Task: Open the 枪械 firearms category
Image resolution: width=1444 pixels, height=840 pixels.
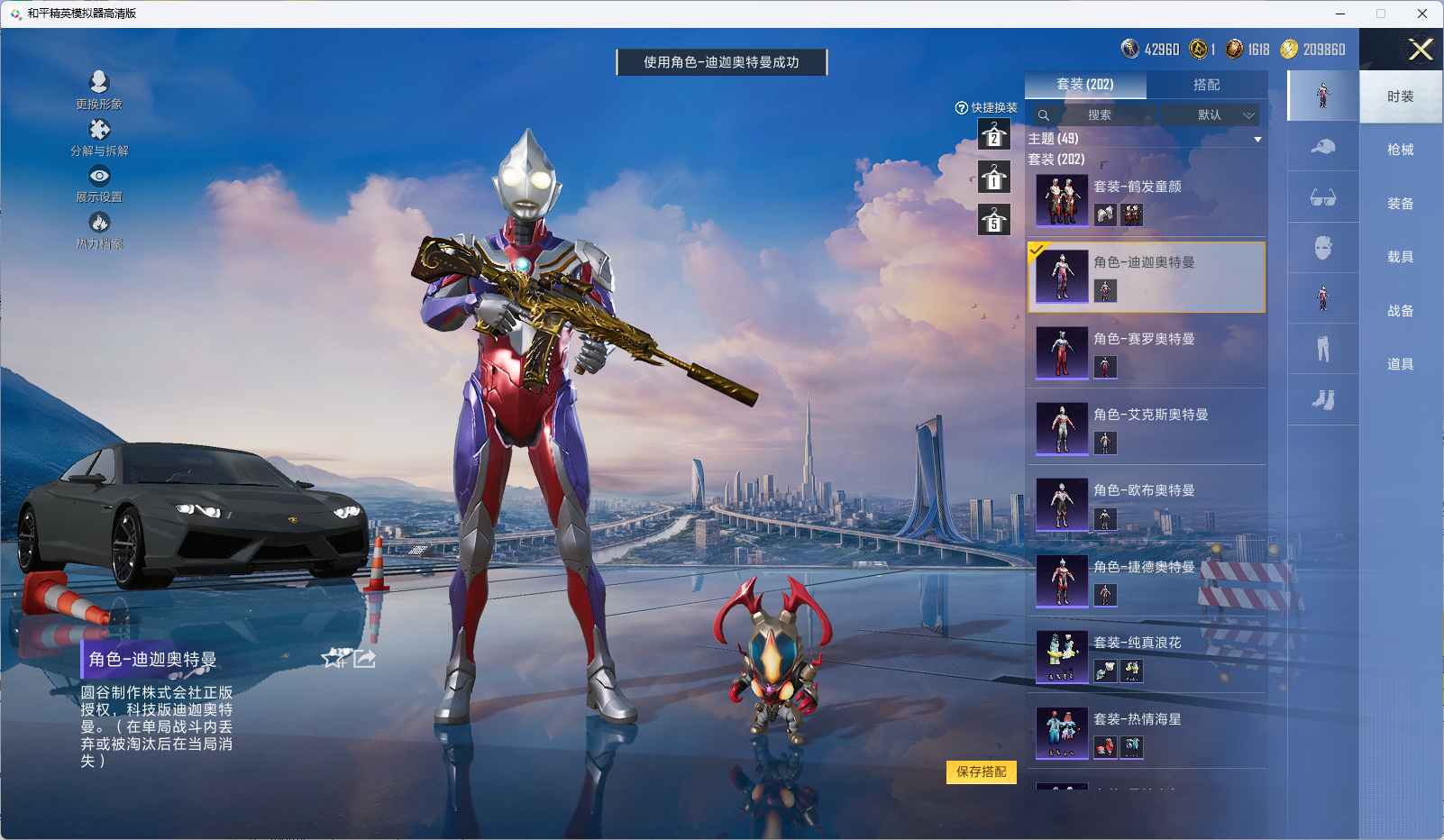Action: (1400, 150)
